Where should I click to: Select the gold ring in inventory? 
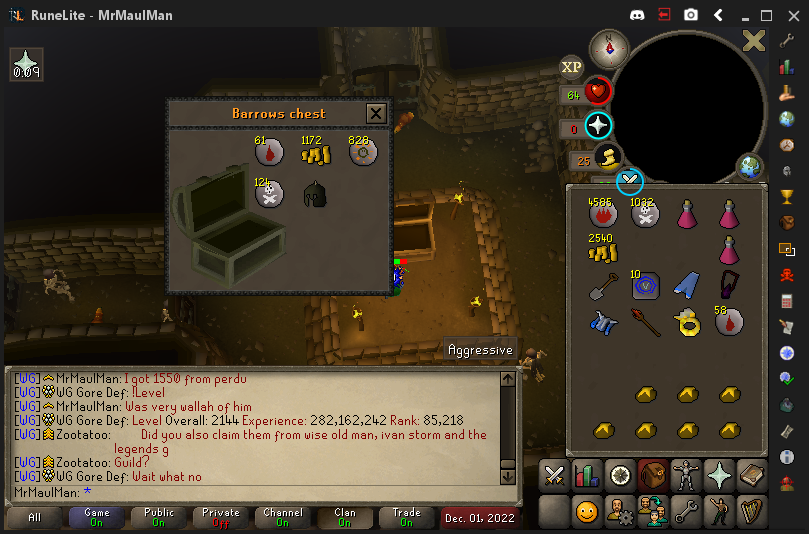(686, 322)
